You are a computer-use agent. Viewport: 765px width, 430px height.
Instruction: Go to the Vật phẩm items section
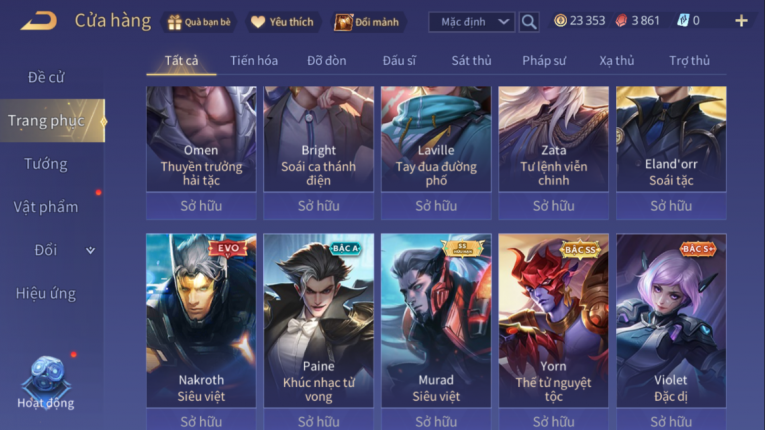tap(46, 207)
